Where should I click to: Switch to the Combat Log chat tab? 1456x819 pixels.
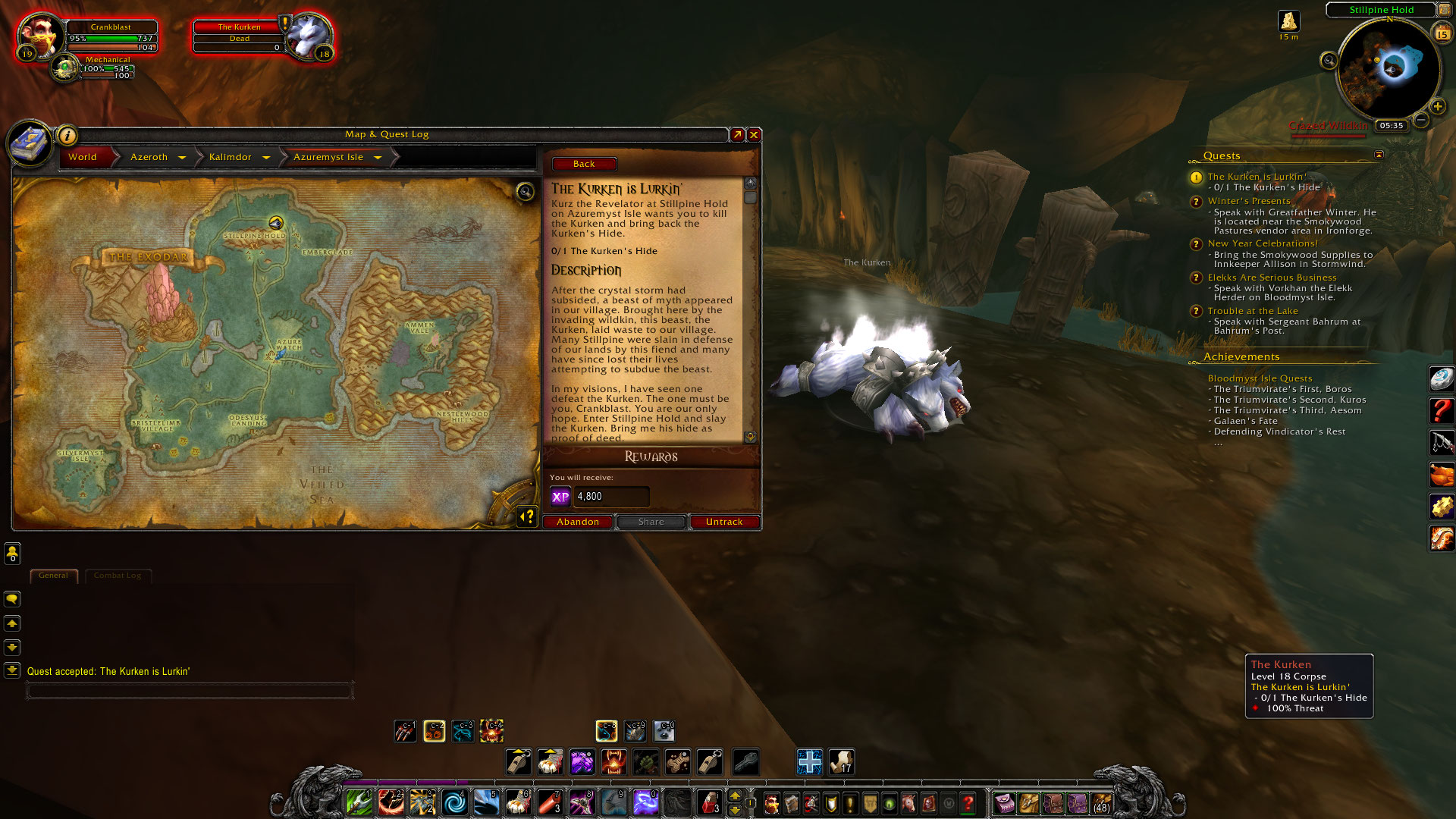[118, 576]
